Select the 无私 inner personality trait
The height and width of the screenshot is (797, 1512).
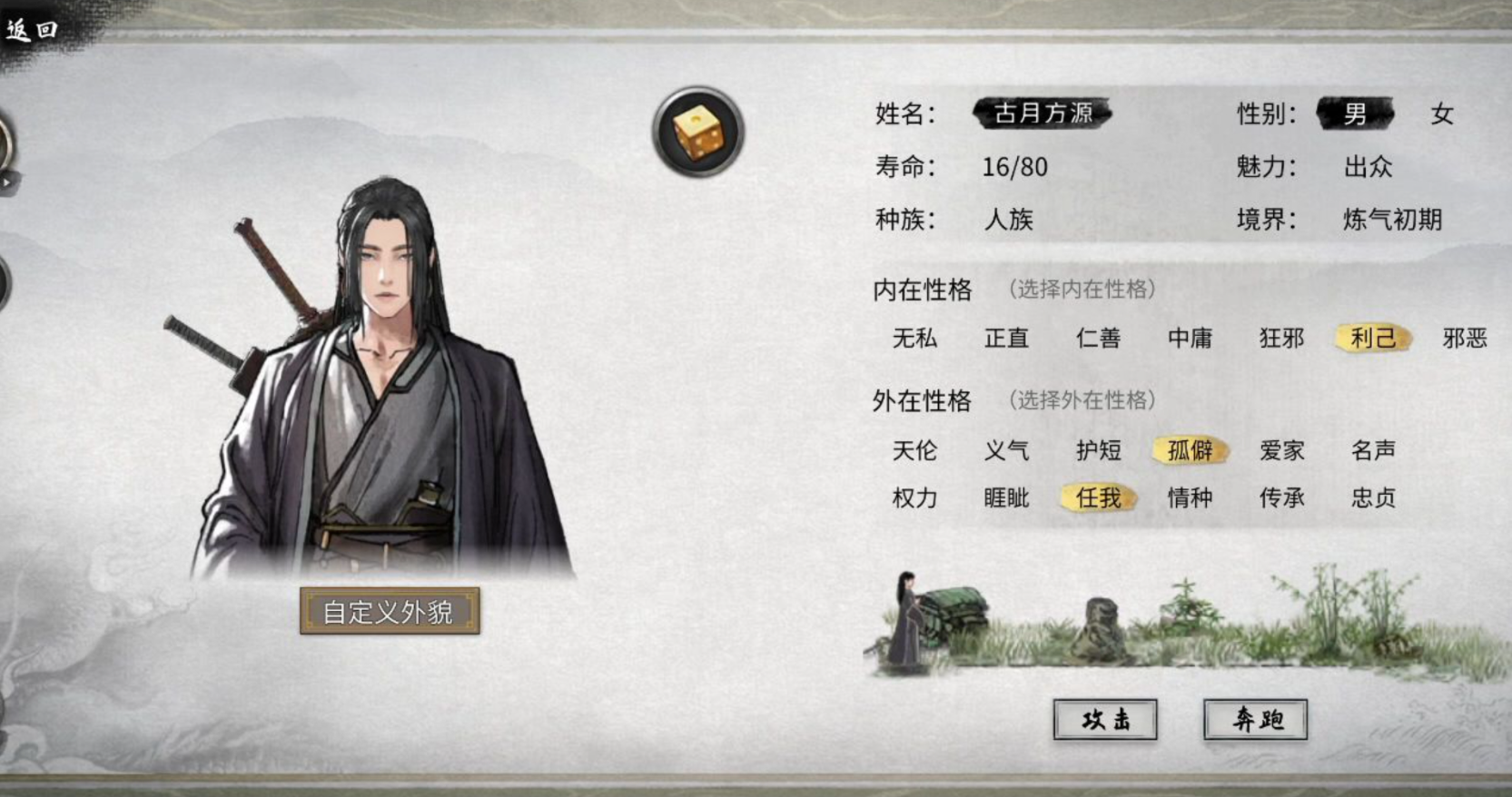(x=915, y=339)
